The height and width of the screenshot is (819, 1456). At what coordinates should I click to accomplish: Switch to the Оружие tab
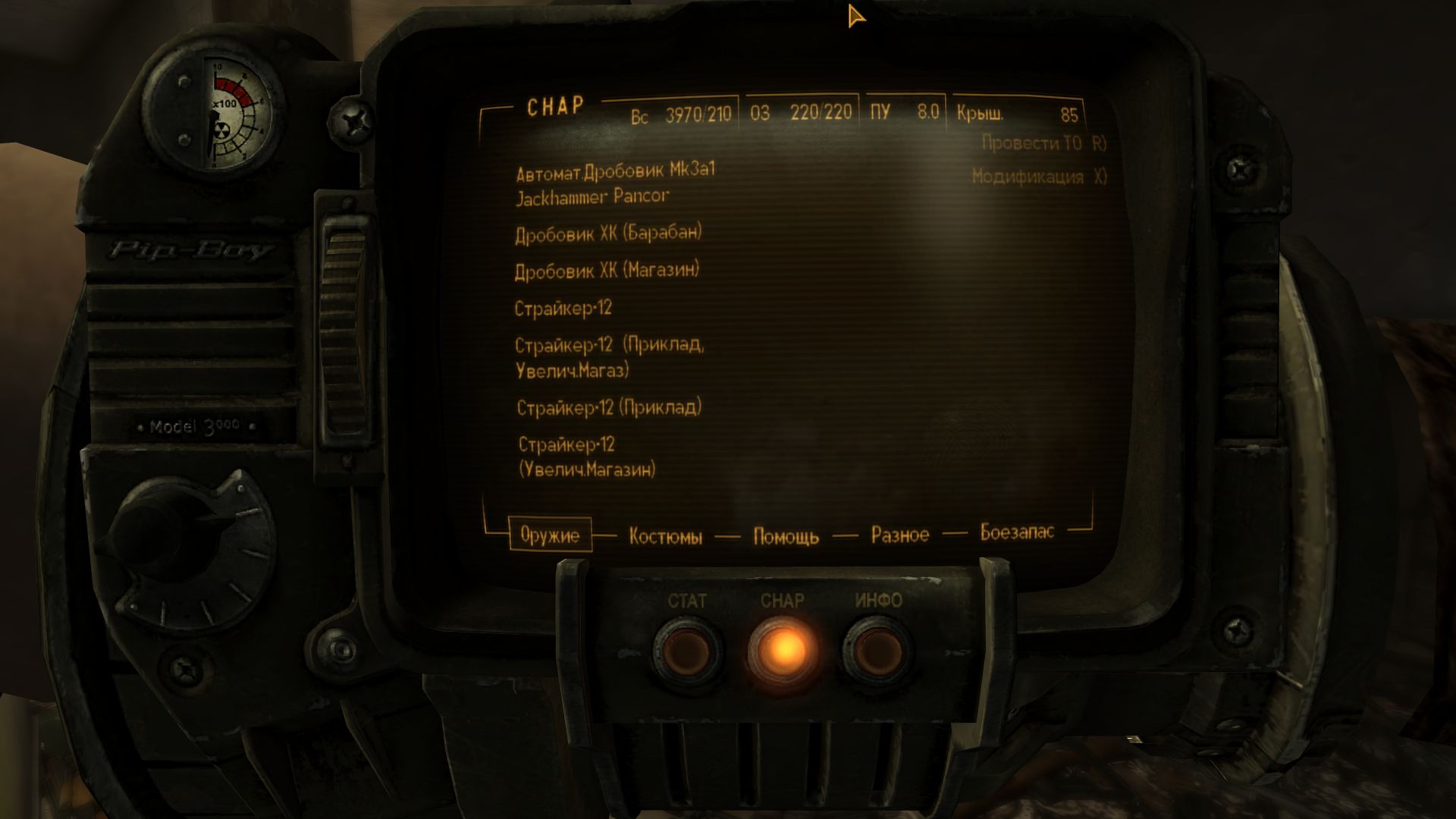550,535
